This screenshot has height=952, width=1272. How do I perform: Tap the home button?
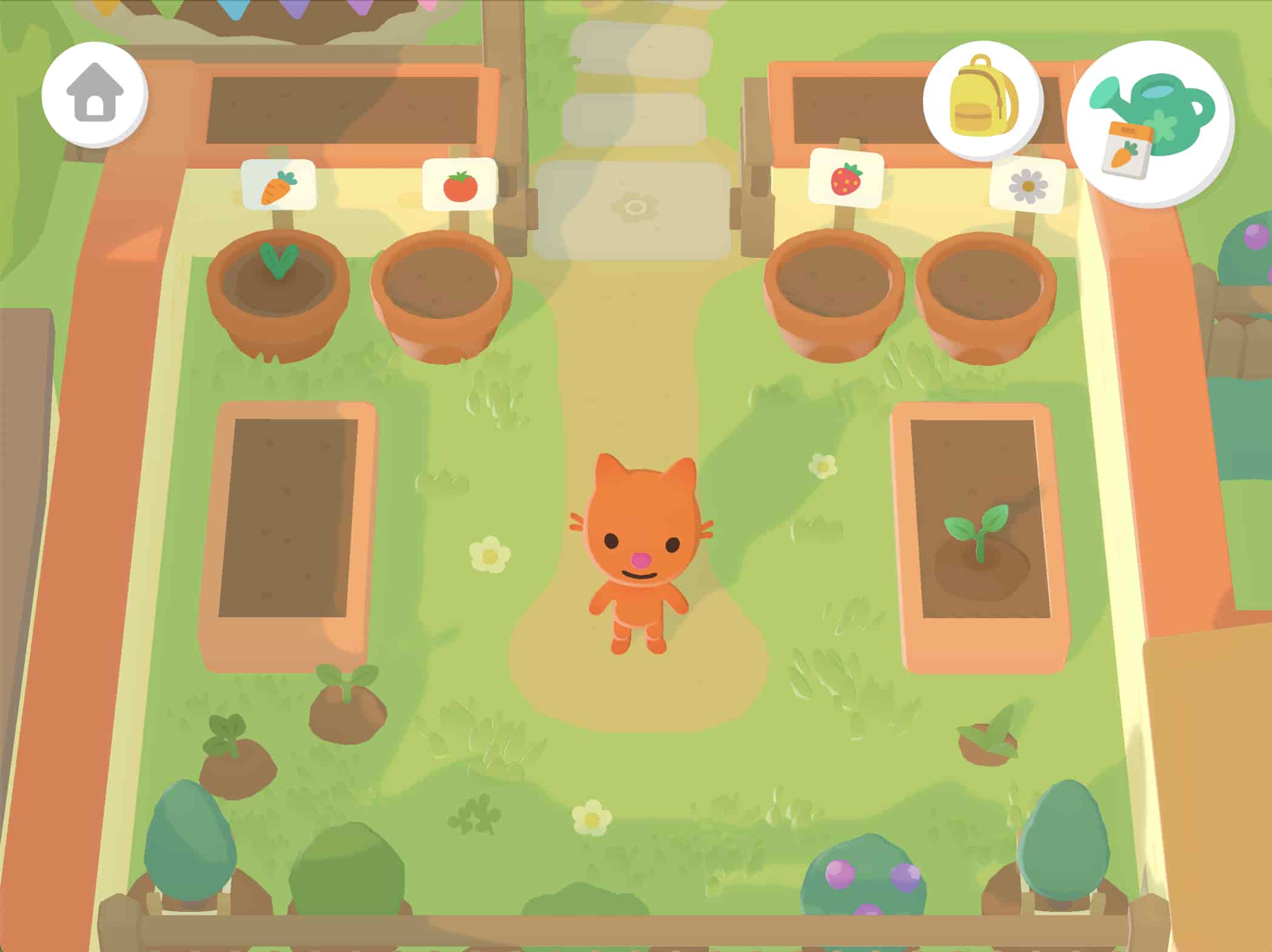coord(95,94)
